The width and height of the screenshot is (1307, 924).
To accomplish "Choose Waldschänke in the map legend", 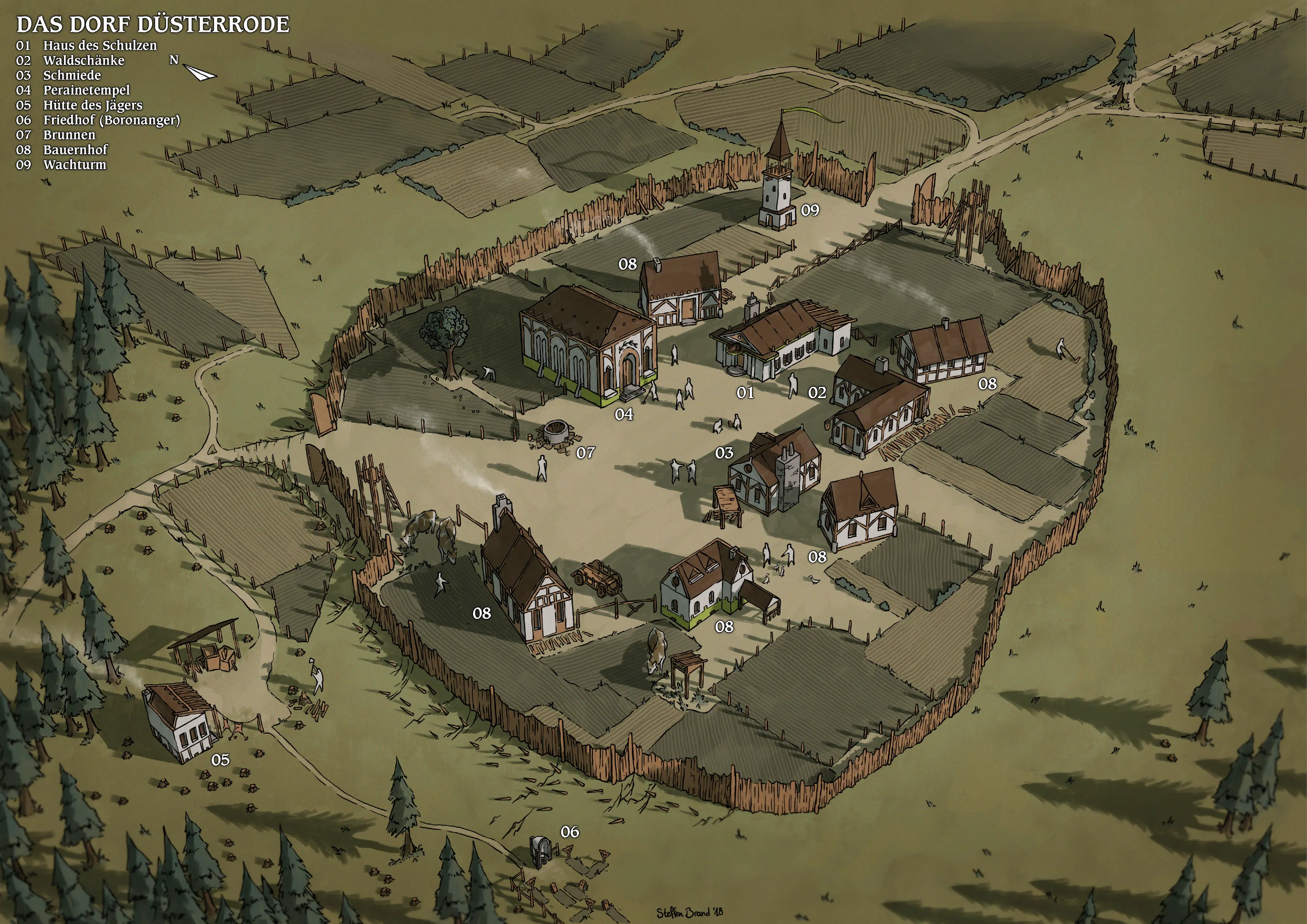I will pos(84,60).
